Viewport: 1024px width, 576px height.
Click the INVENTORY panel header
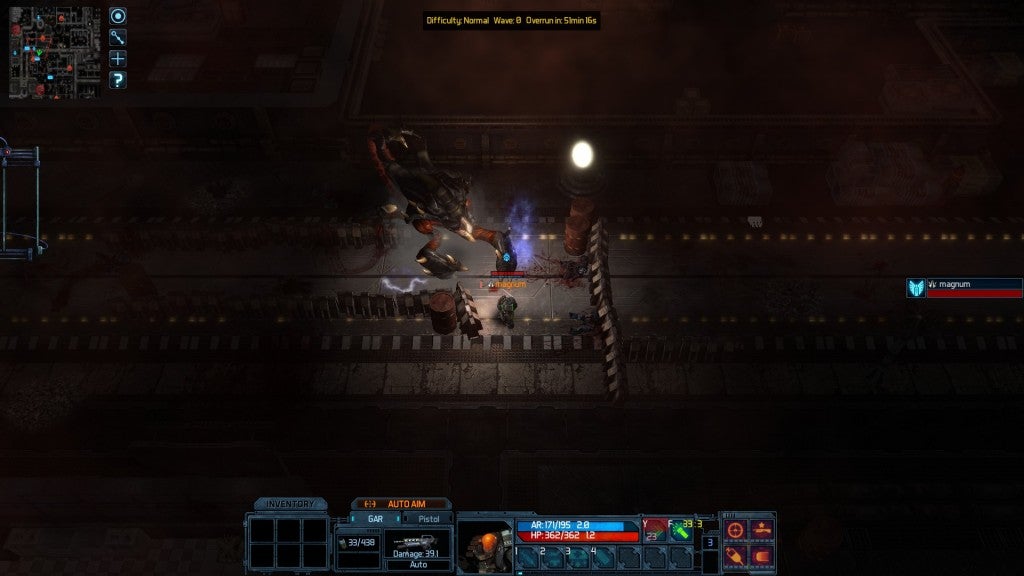(x=290, y=504)
